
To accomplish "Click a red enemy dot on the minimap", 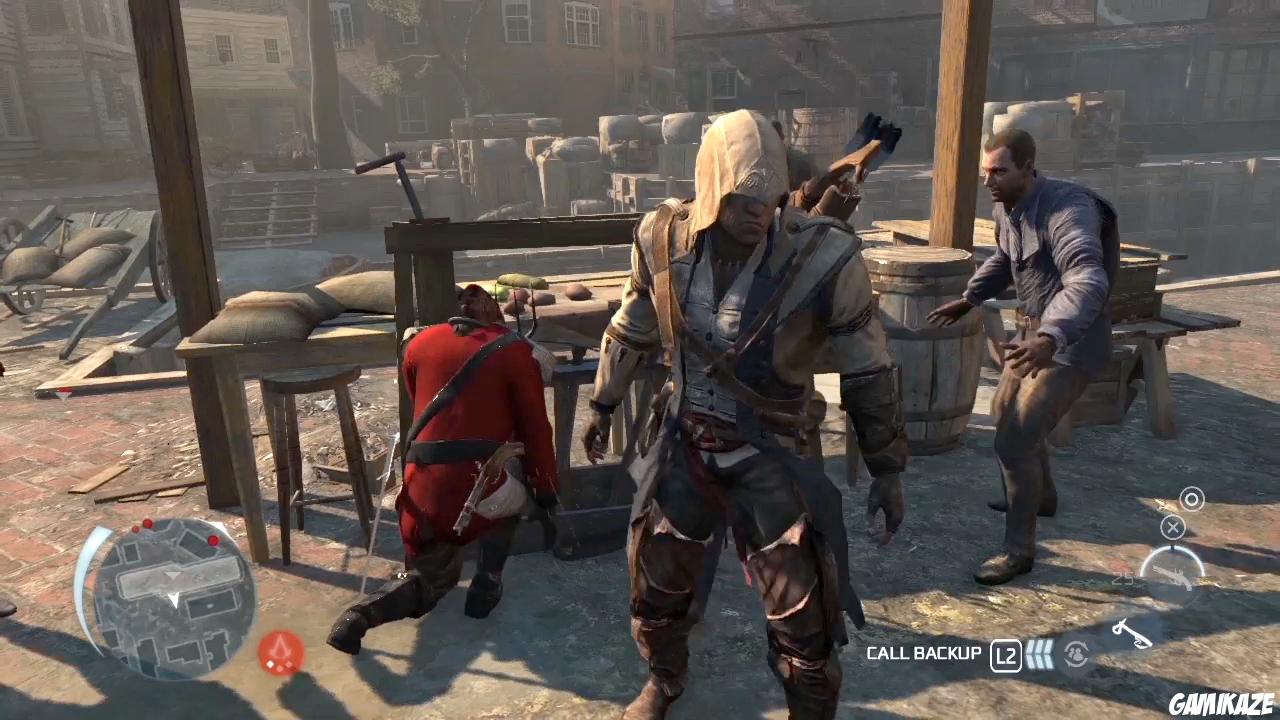I will [x=147, y=523].
